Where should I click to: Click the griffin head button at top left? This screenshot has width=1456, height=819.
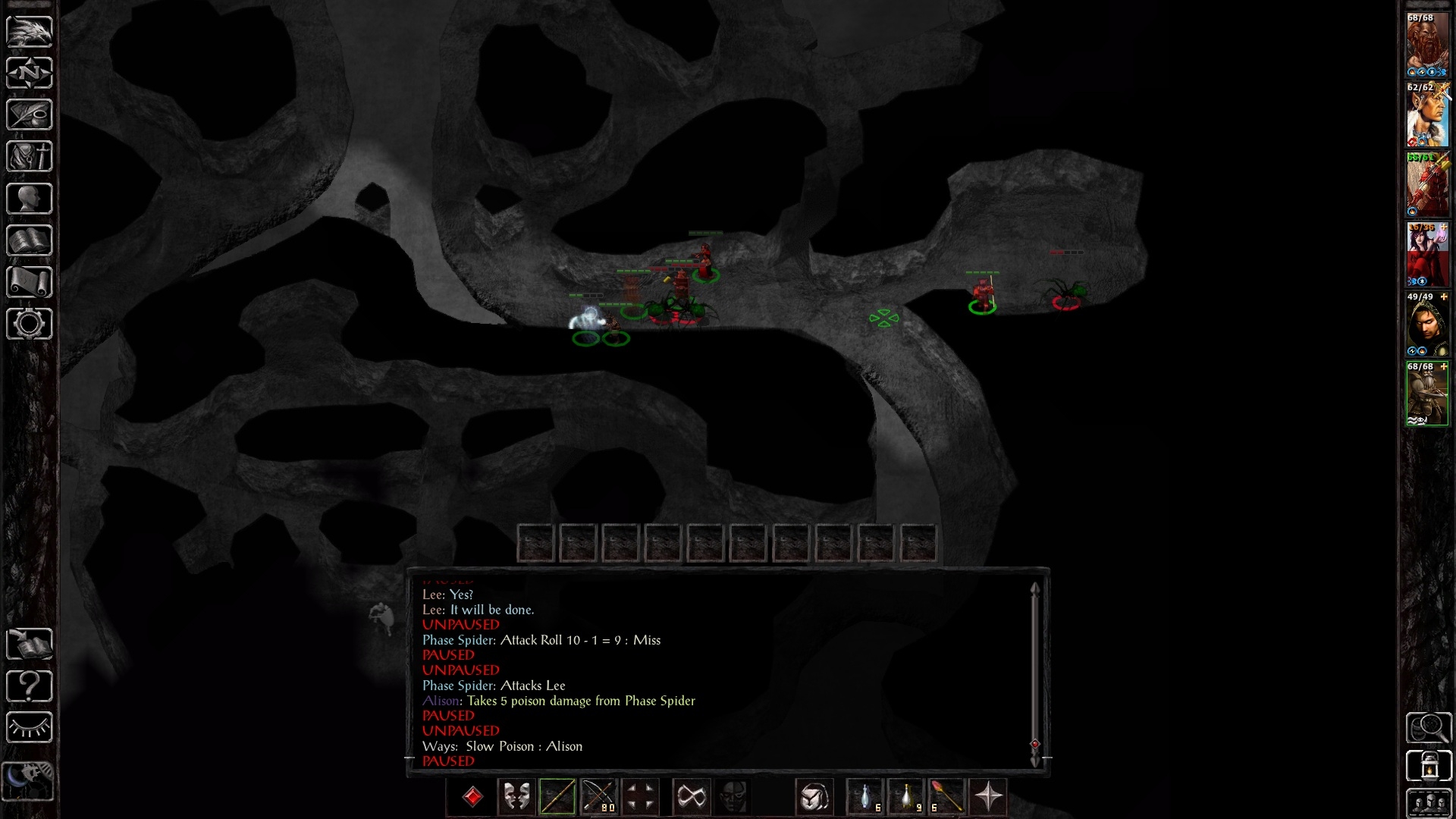30,32
